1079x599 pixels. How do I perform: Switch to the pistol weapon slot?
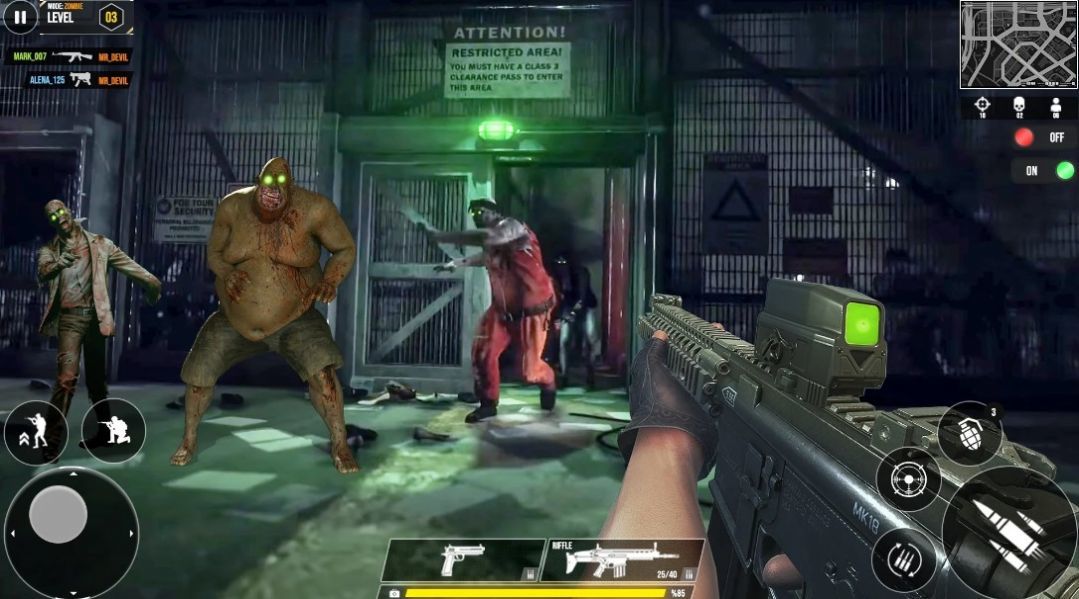click(x=461, y=559)
